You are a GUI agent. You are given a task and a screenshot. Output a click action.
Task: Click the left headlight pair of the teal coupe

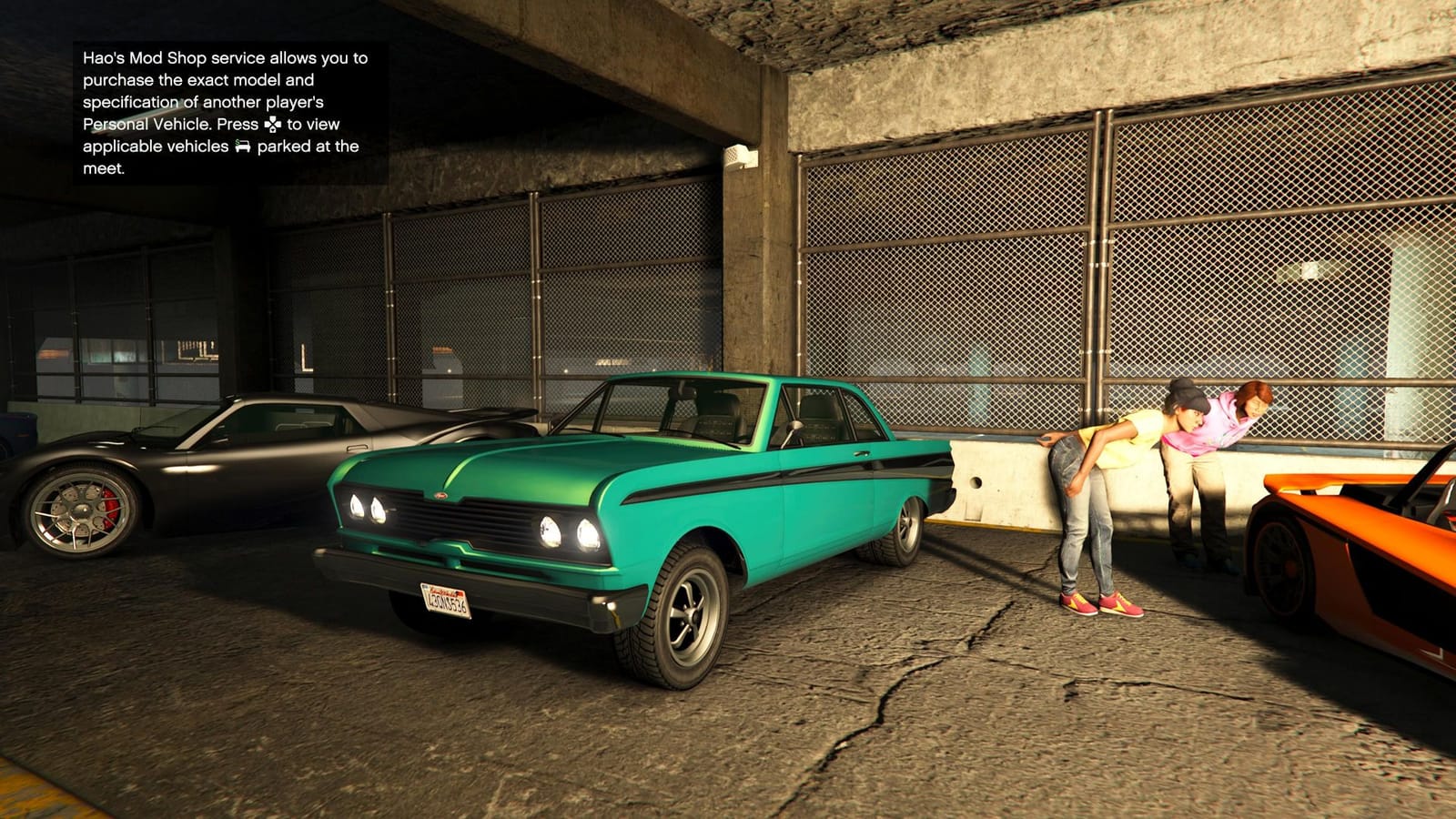pos(369,508)
